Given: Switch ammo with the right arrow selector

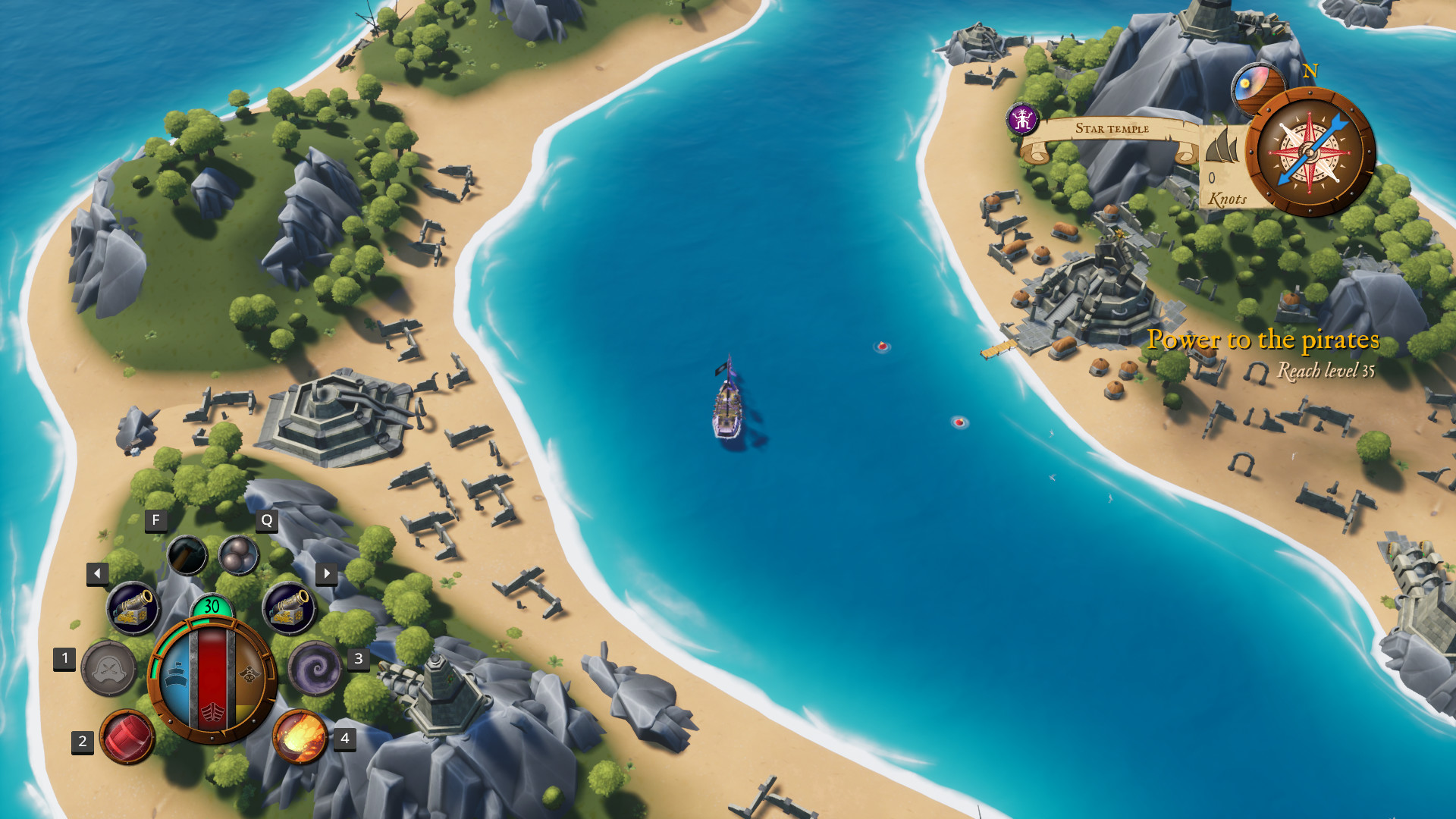Looking at the screenshot, I should [327, 573].
